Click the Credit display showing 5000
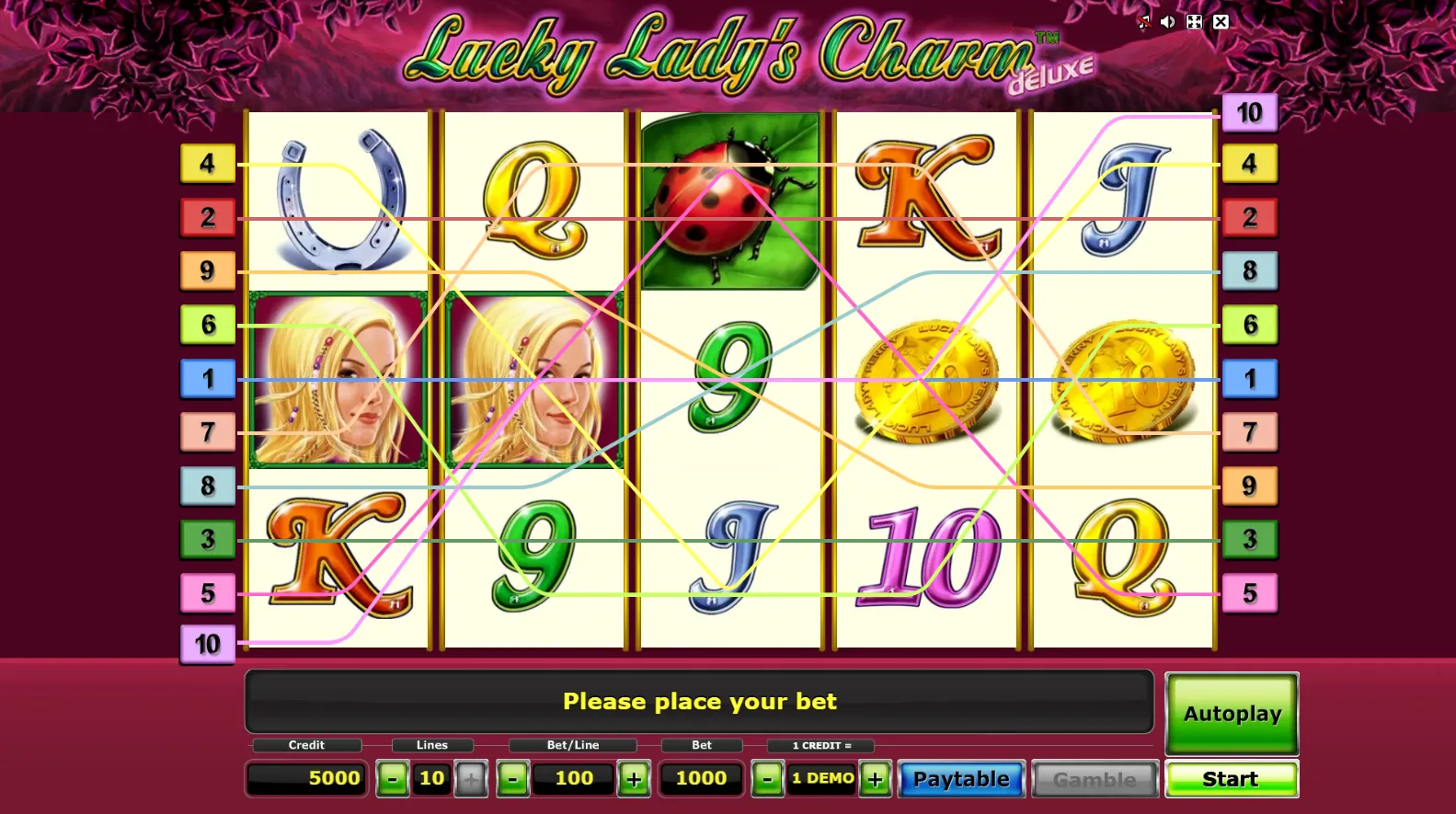The height and width of the screenshot is (814, 1456). coord(306,778)
